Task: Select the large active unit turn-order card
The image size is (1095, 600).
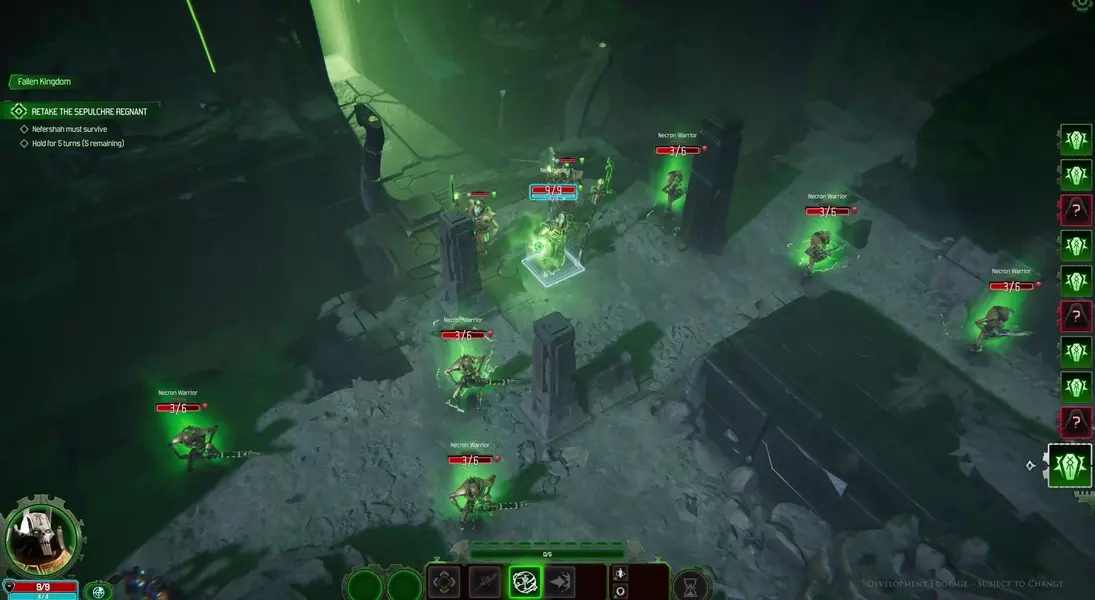Action: point(1070,466)
